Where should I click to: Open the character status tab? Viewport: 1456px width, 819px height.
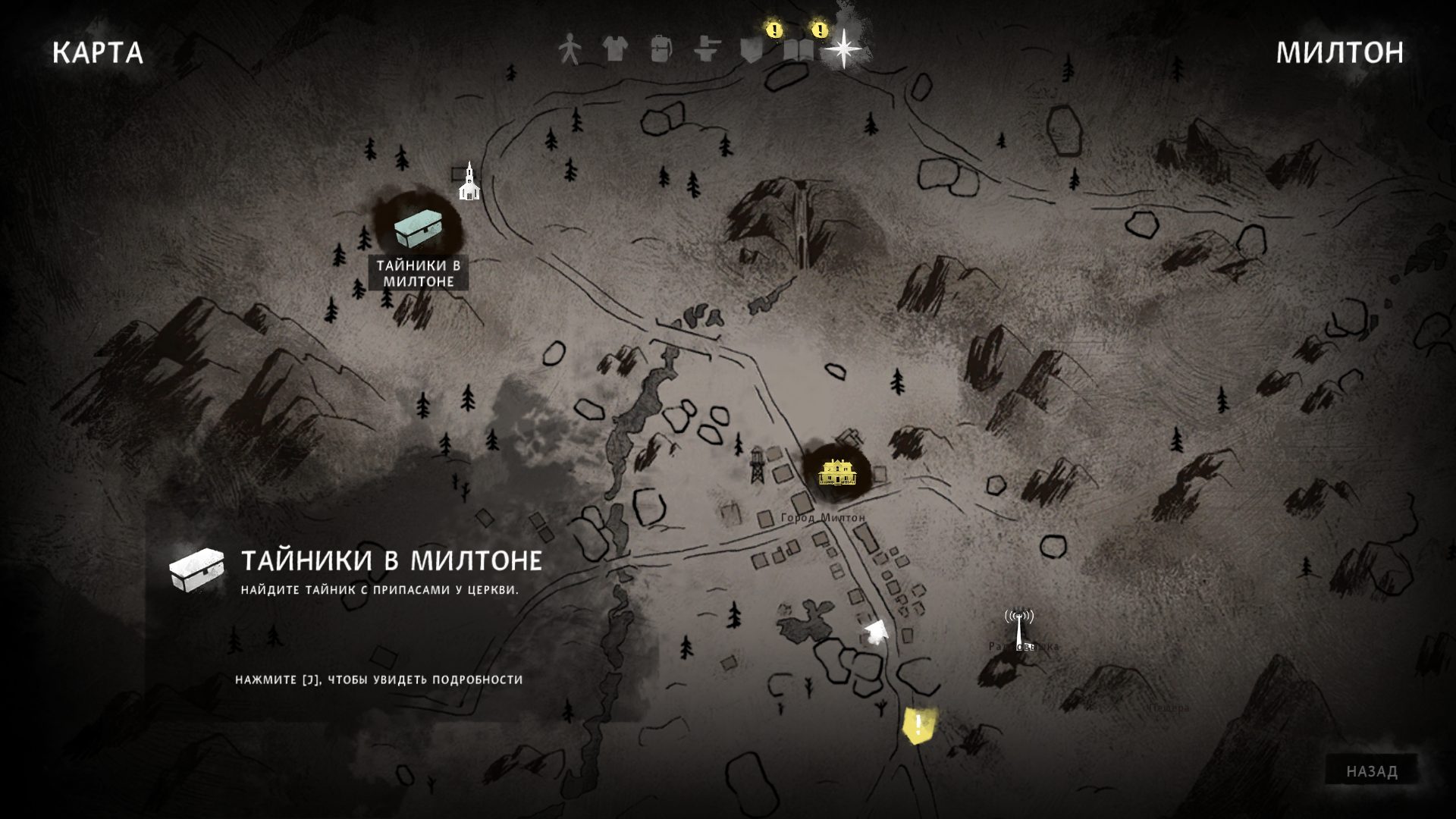567,49
